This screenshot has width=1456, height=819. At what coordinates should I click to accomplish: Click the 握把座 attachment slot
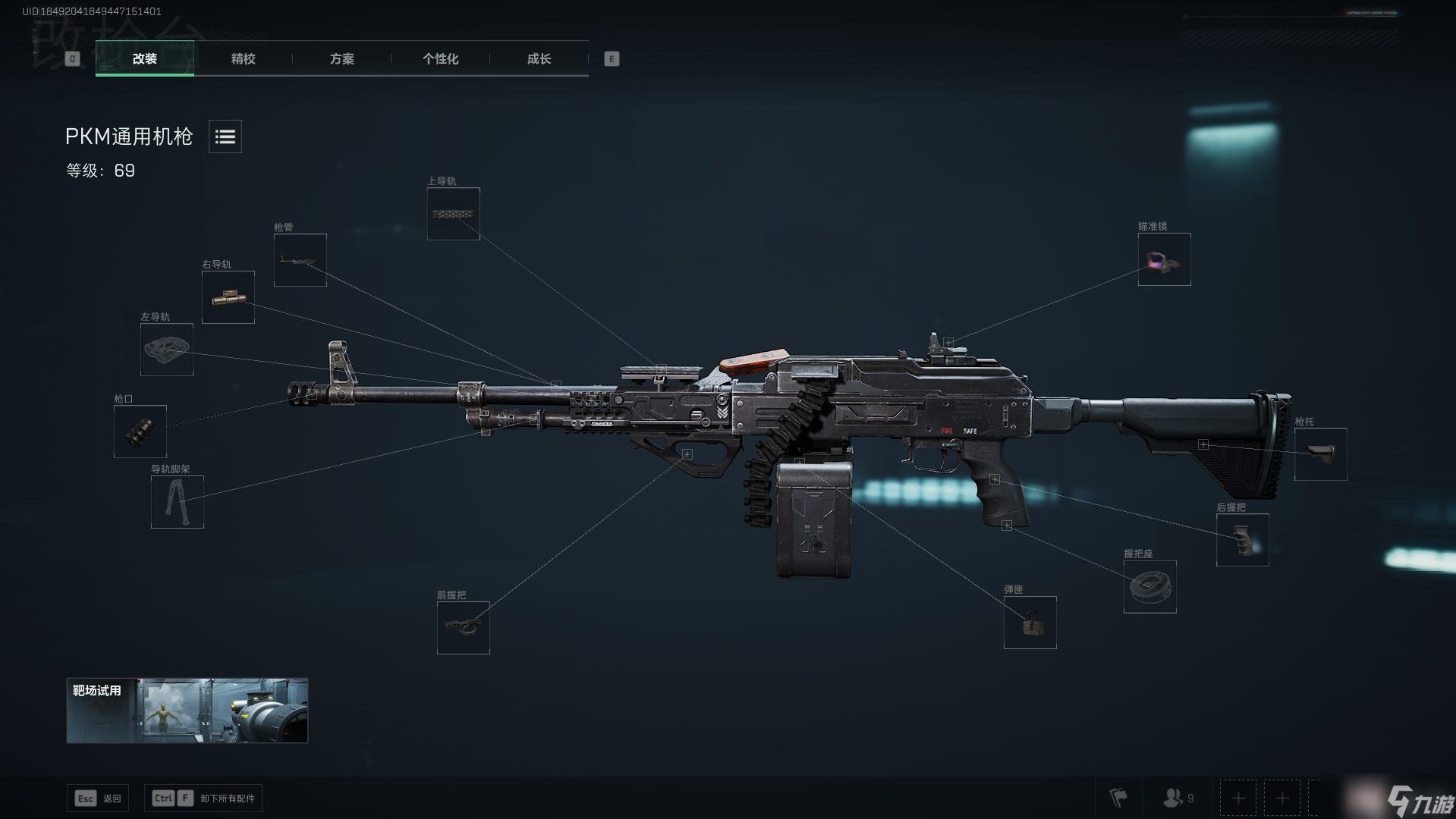pos(1149,587)
